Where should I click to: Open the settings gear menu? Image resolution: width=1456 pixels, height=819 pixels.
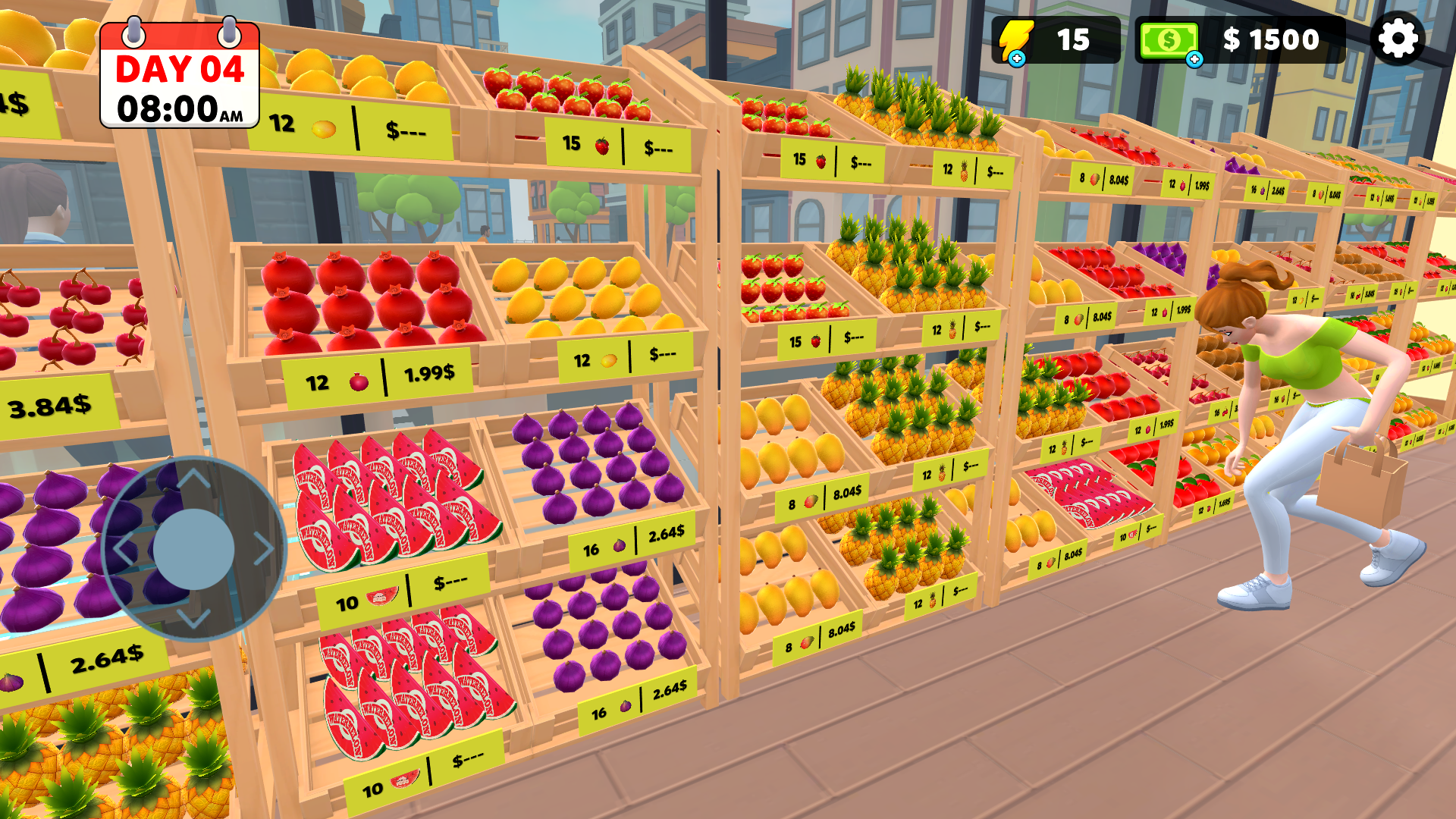click(x=1399, y=39)
